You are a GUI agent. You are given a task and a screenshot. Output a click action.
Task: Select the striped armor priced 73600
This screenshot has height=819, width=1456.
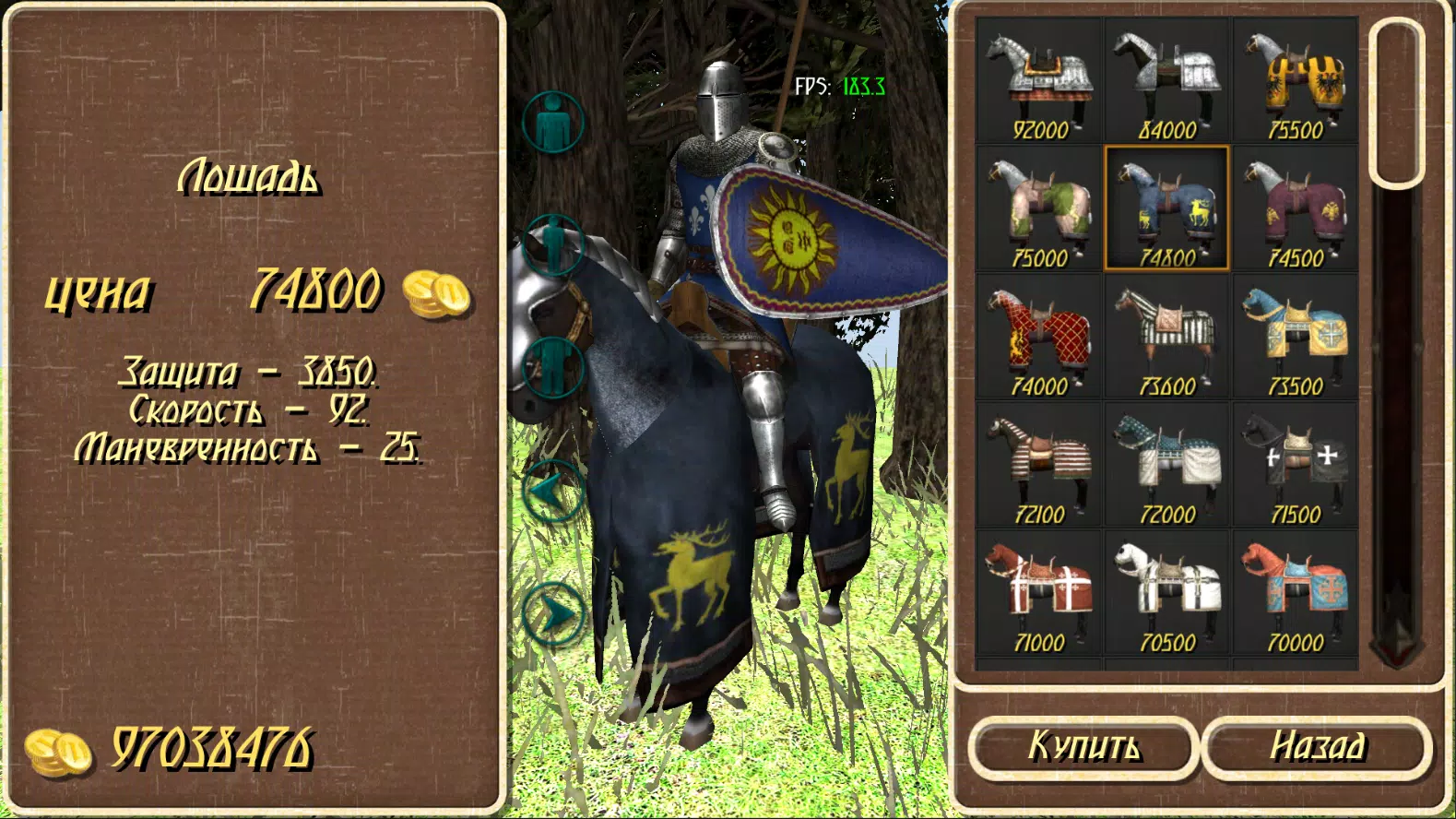[x=1166, y=332]
